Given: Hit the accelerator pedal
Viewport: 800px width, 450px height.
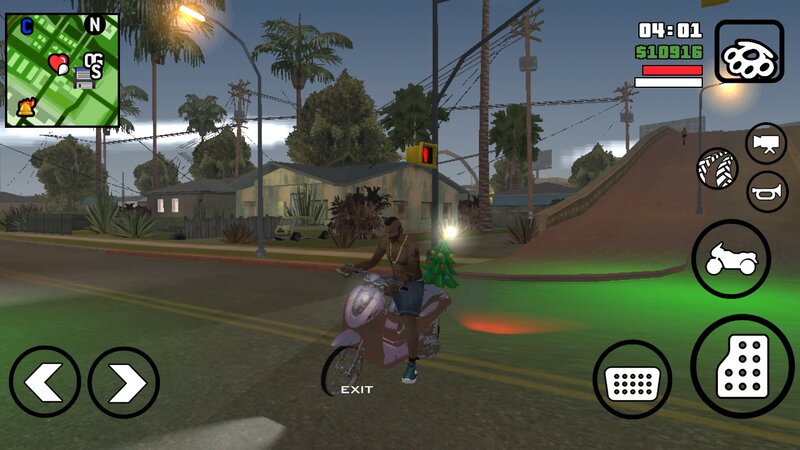Looking at the screenshot, I should (x=741, y=365).
